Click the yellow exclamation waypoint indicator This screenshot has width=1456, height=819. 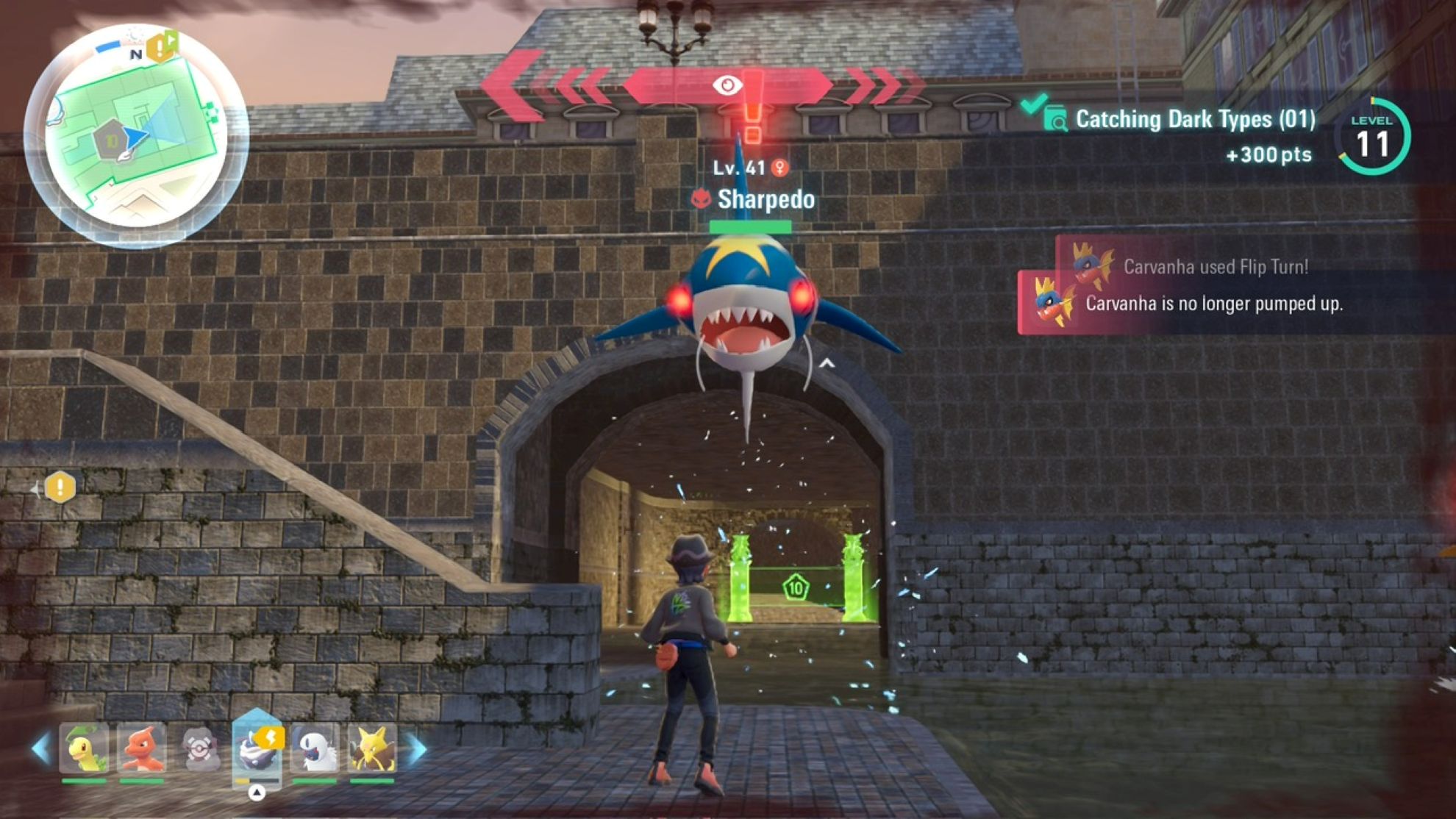tap(60, 487)
